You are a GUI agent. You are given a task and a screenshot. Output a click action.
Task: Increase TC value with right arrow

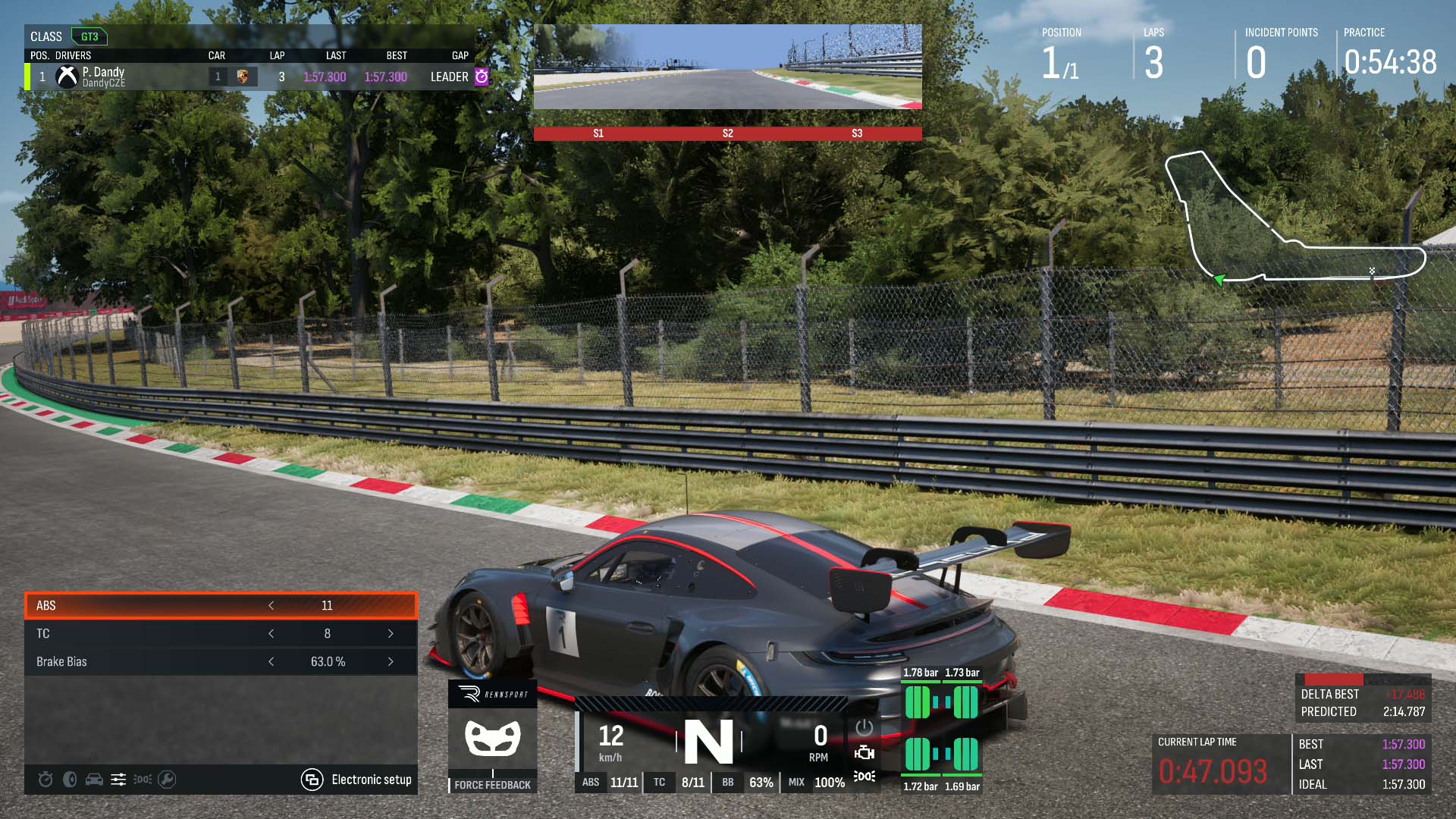point(391,633)
